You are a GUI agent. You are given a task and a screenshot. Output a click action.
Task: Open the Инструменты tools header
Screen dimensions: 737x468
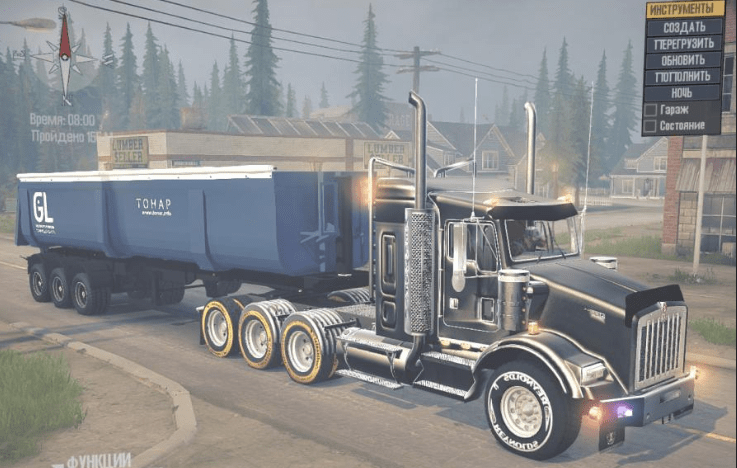click(x=684, y=9)
